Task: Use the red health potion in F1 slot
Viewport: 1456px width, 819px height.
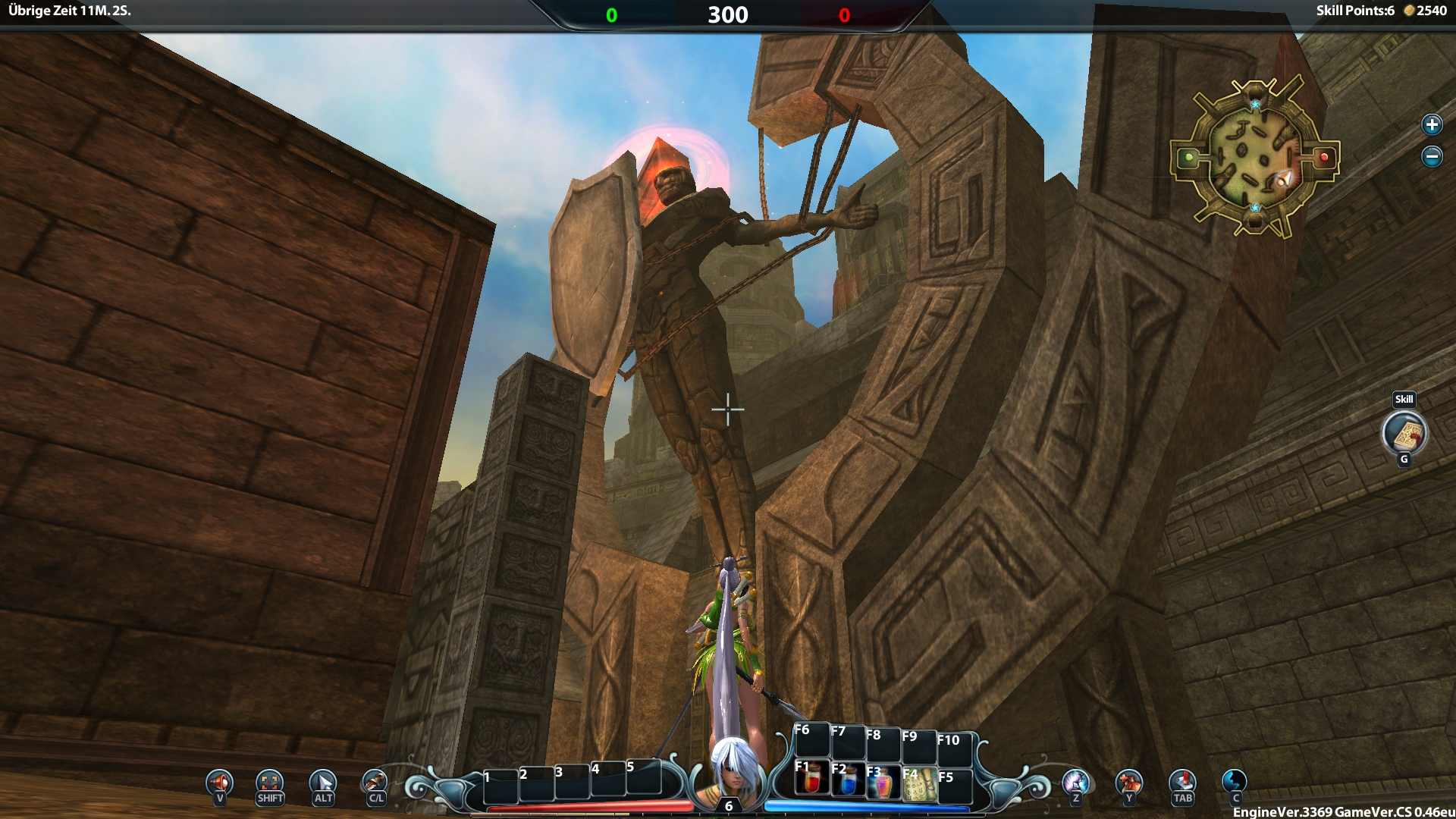Action: (x=811, y=781)
